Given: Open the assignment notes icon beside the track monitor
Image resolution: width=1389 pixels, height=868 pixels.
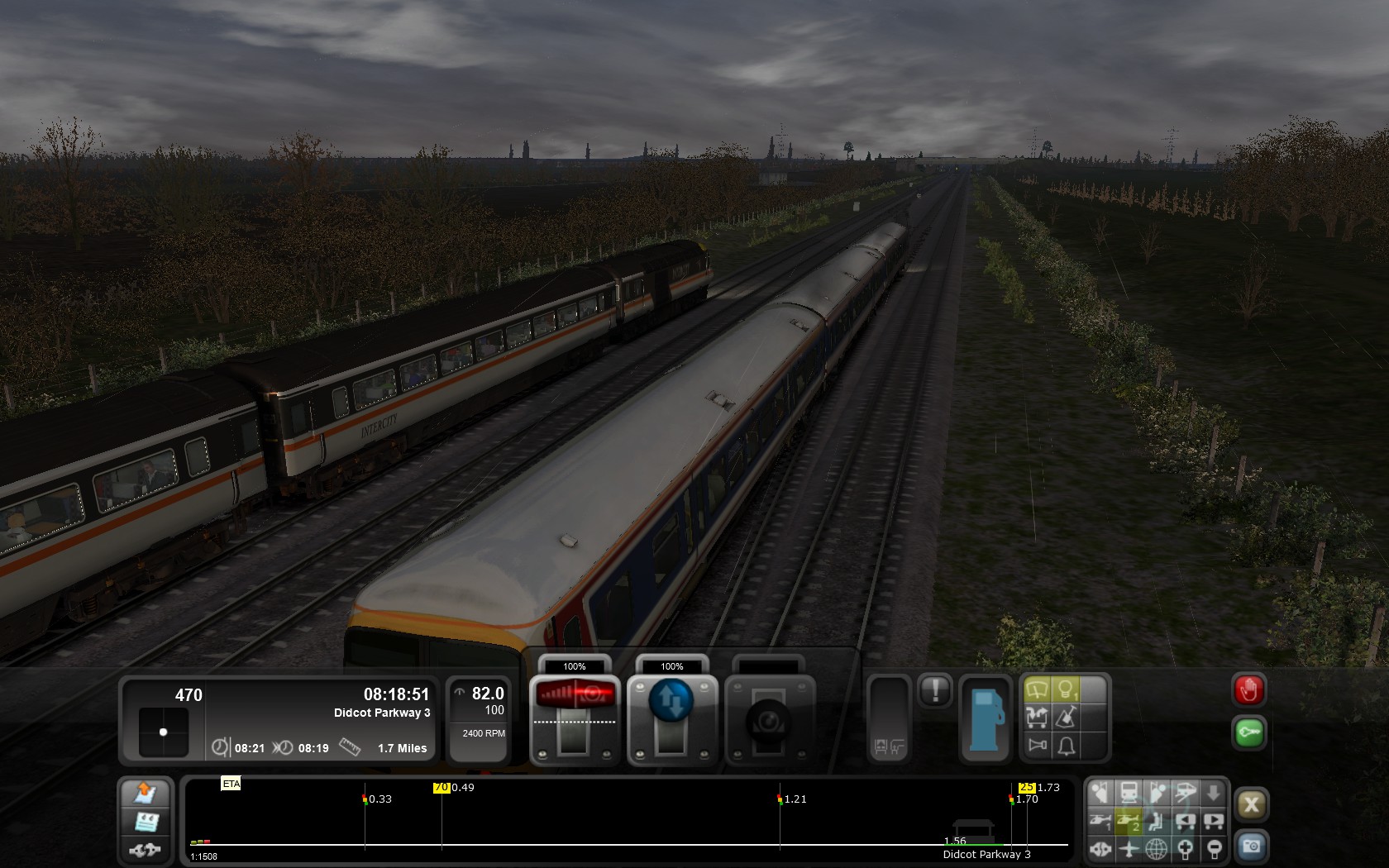Looking at the screenshot, I should (x=146, y=821).
